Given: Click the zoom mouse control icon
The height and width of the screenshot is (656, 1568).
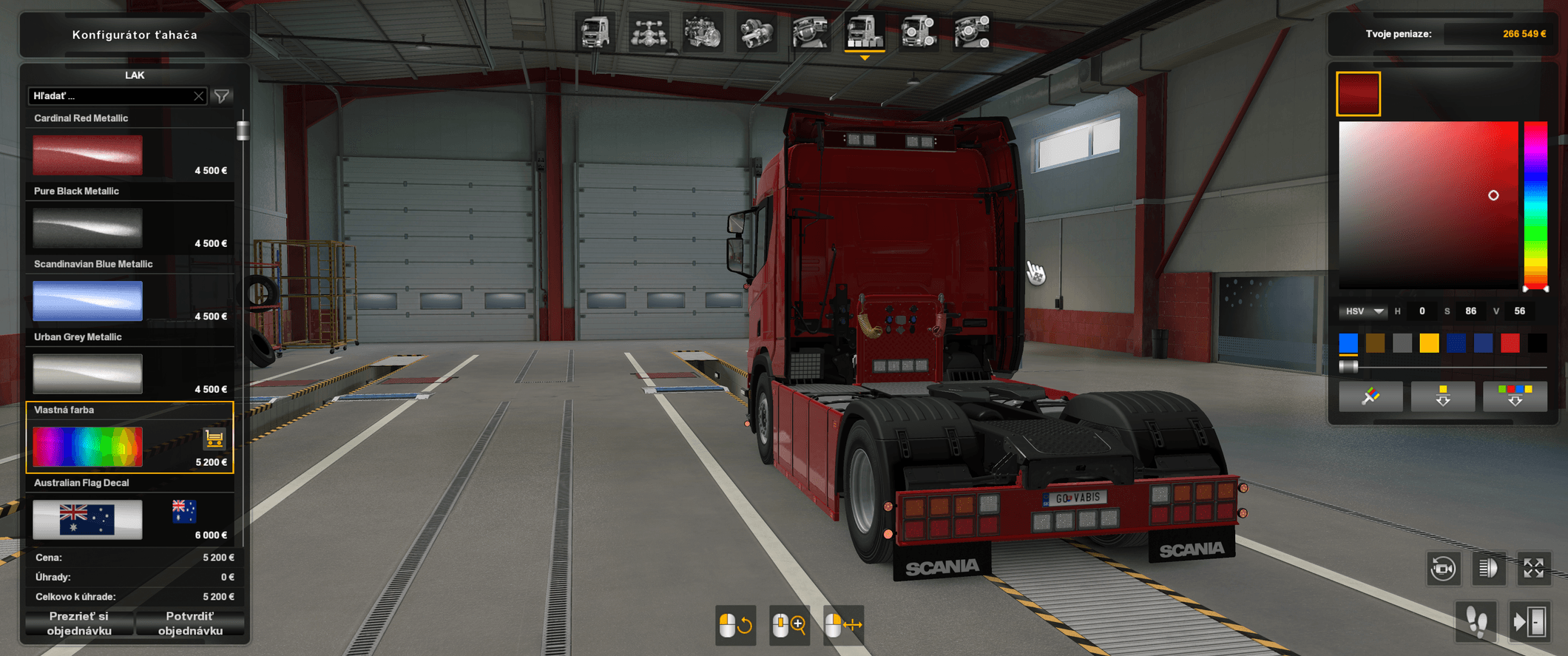Looking at the screenshot, I should 789,625.
